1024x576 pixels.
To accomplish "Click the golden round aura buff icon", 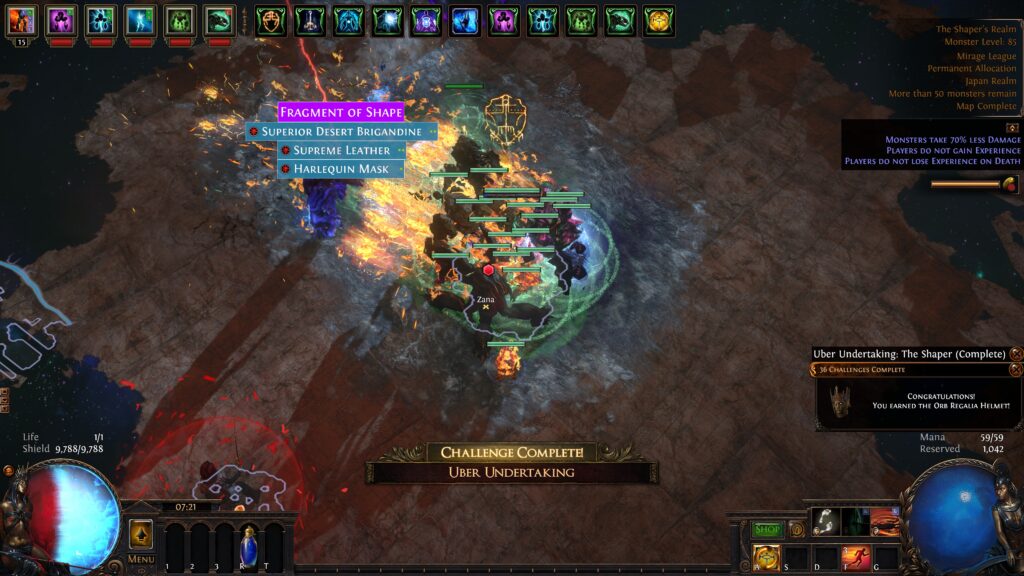I will click(658, 20).
